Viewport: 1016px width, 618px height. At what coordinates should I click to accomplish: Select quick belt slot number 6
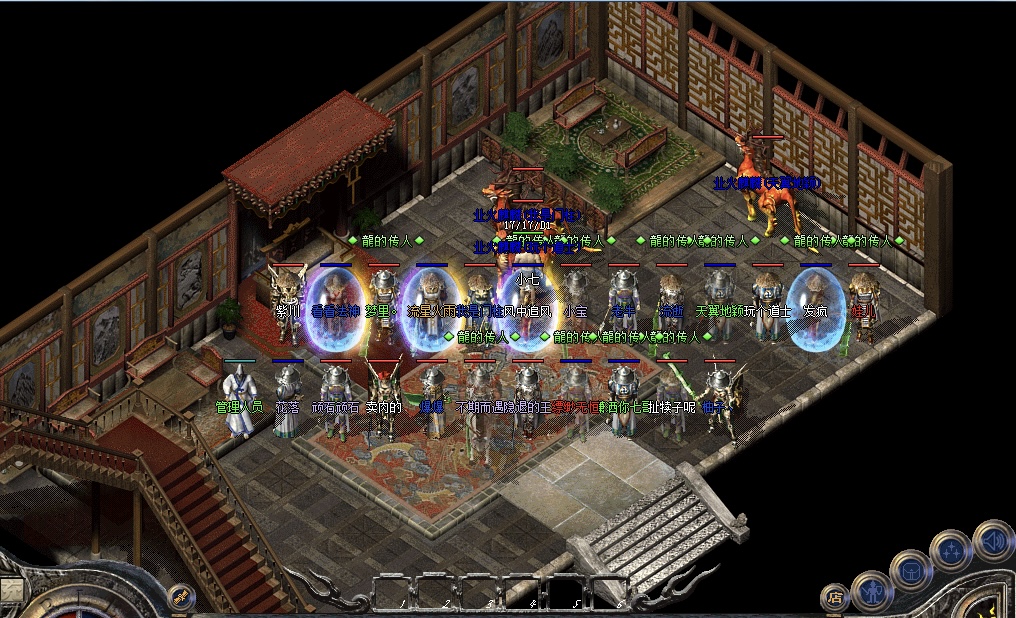tap(609, 592)
